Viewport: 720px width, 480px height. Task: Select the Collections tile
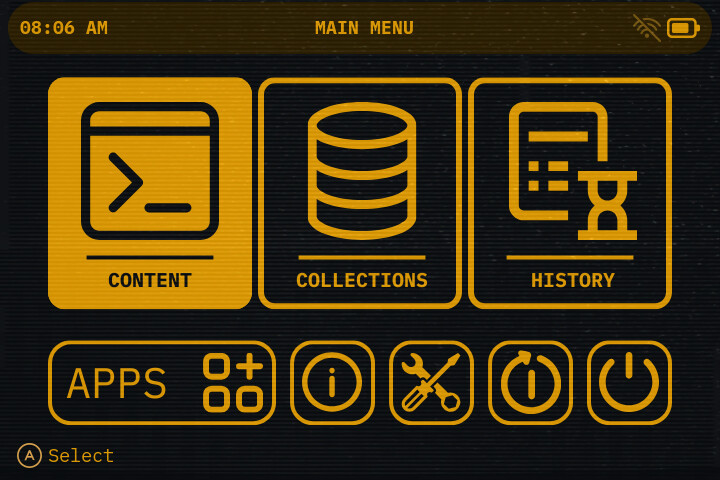[x=360, y=193]
